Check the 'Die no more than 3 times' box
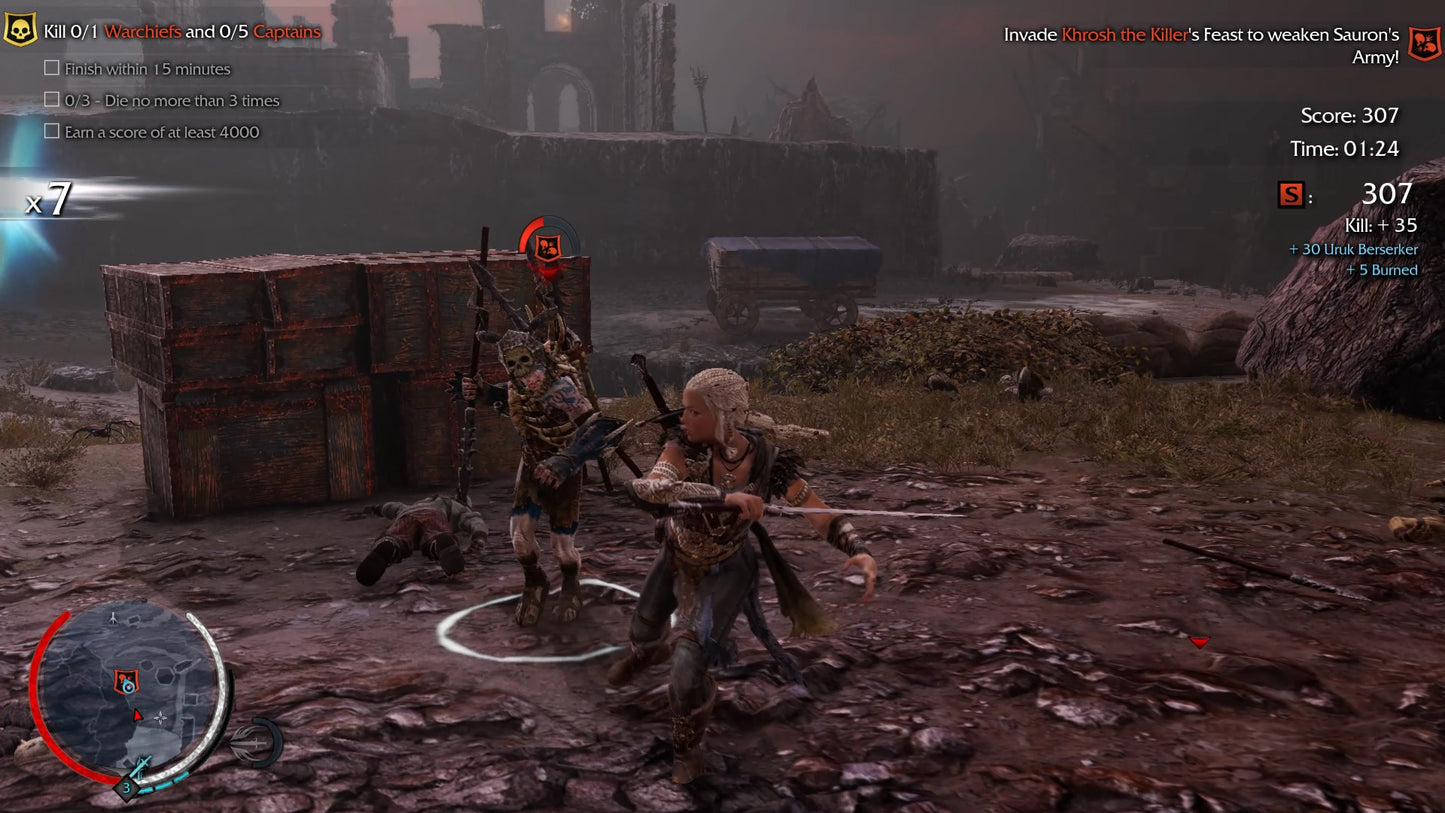The image size is (1445, 813). (51, 100)
